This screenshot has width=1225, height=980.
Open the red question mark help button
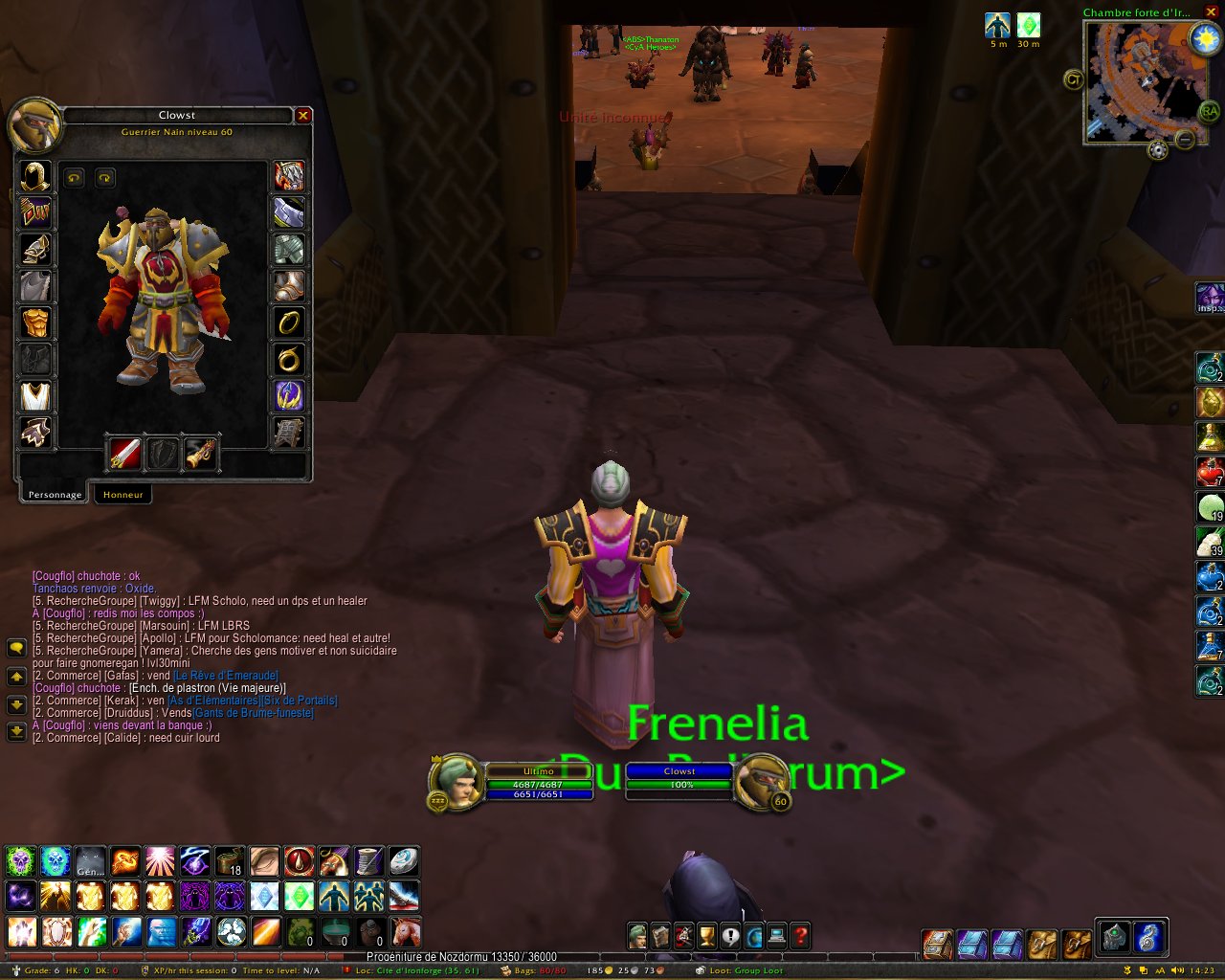point(801,936)
